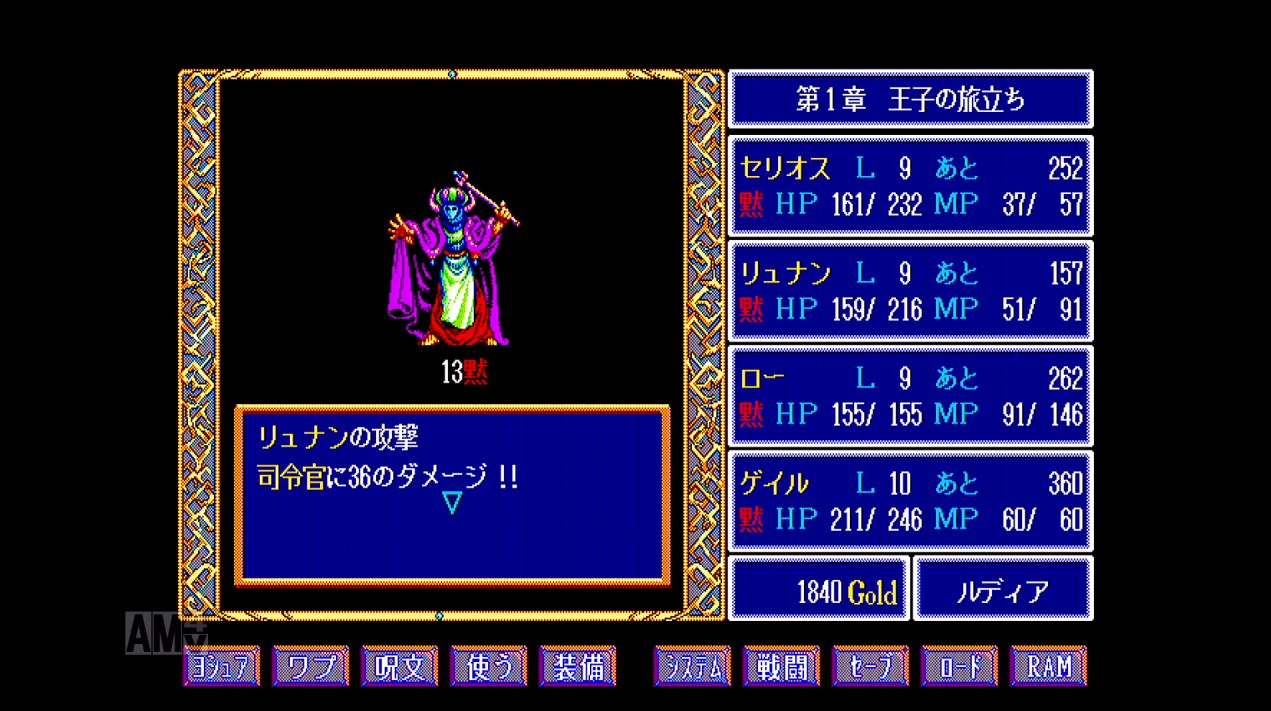Advance the battle message at the triangle prompt
The height and width of the screenshot is (711, 1271).
pyautogui.click(x=452, y=502)
